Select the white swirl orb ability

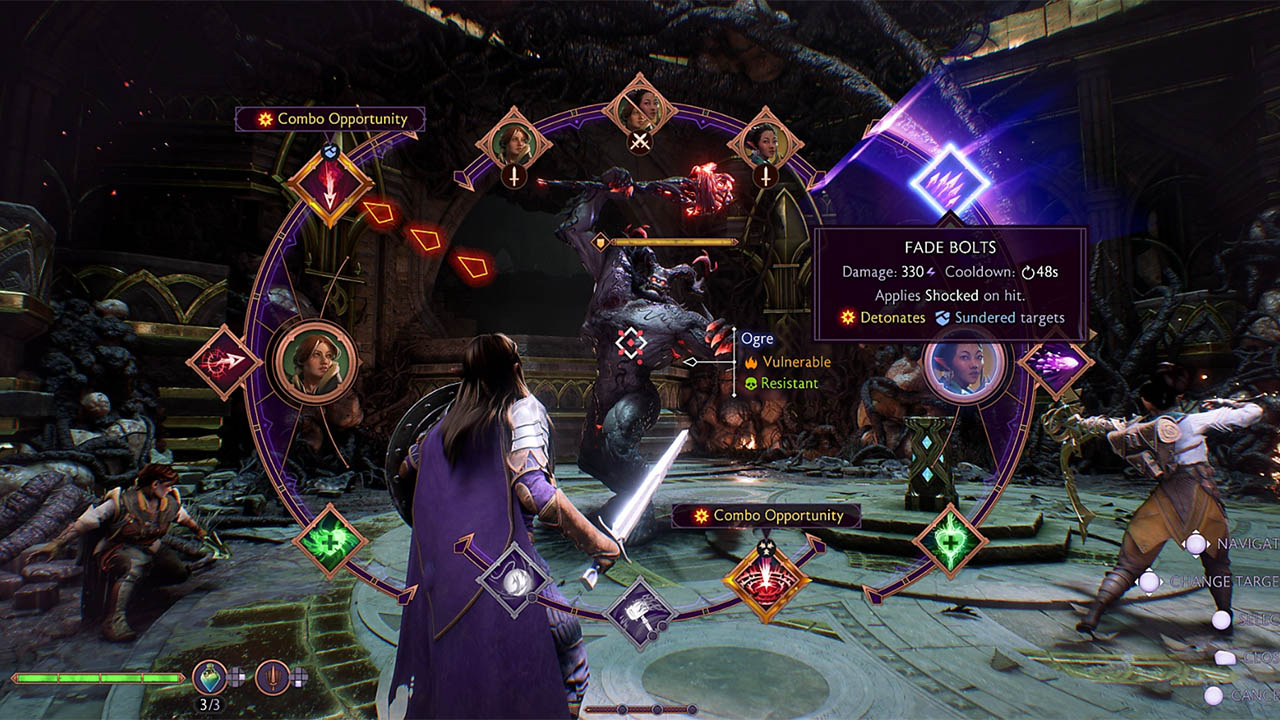tap(514, 579)
